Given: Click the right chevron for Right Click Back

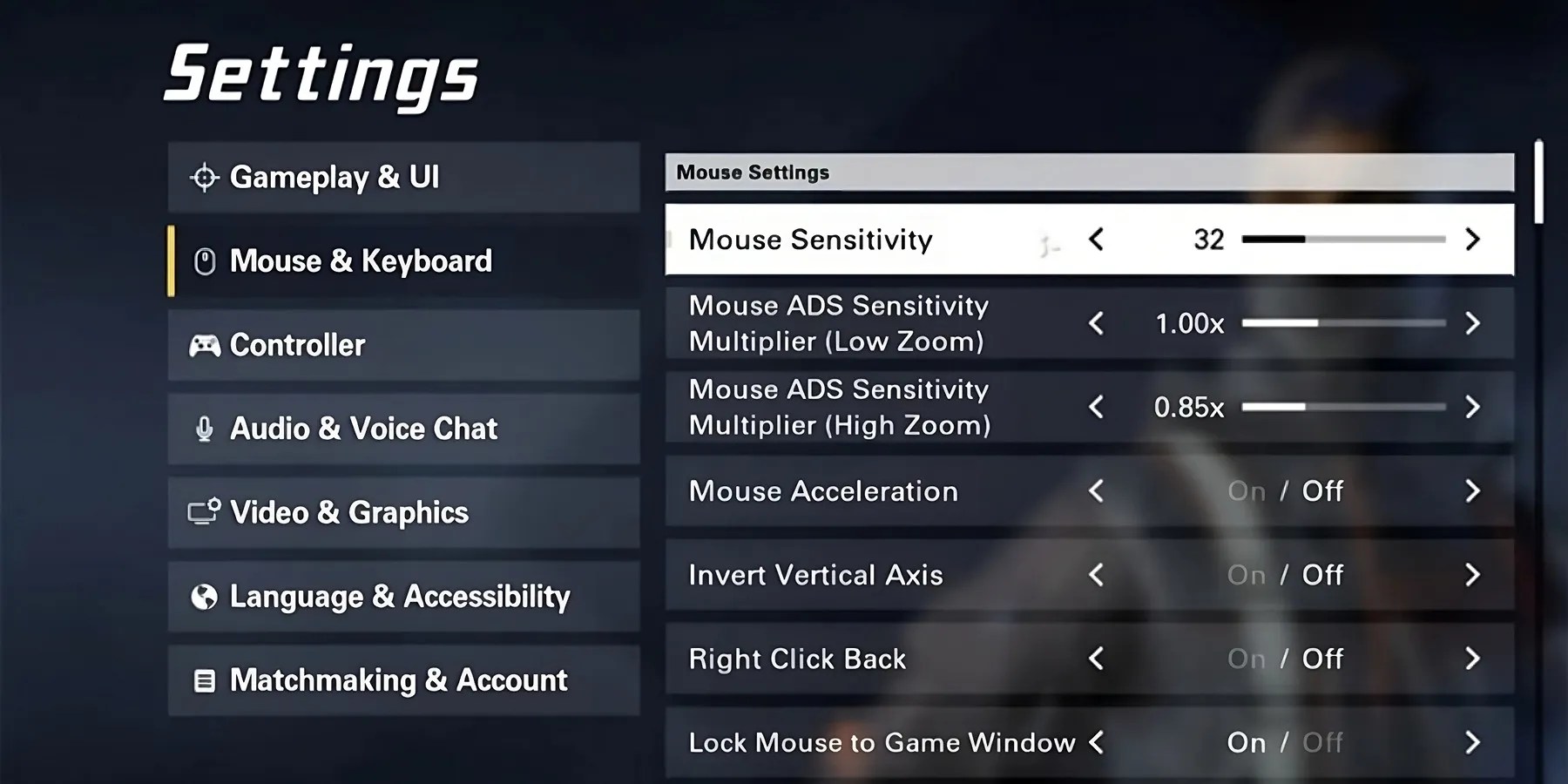Looking at the screenshot, I should pos(1472,659).
